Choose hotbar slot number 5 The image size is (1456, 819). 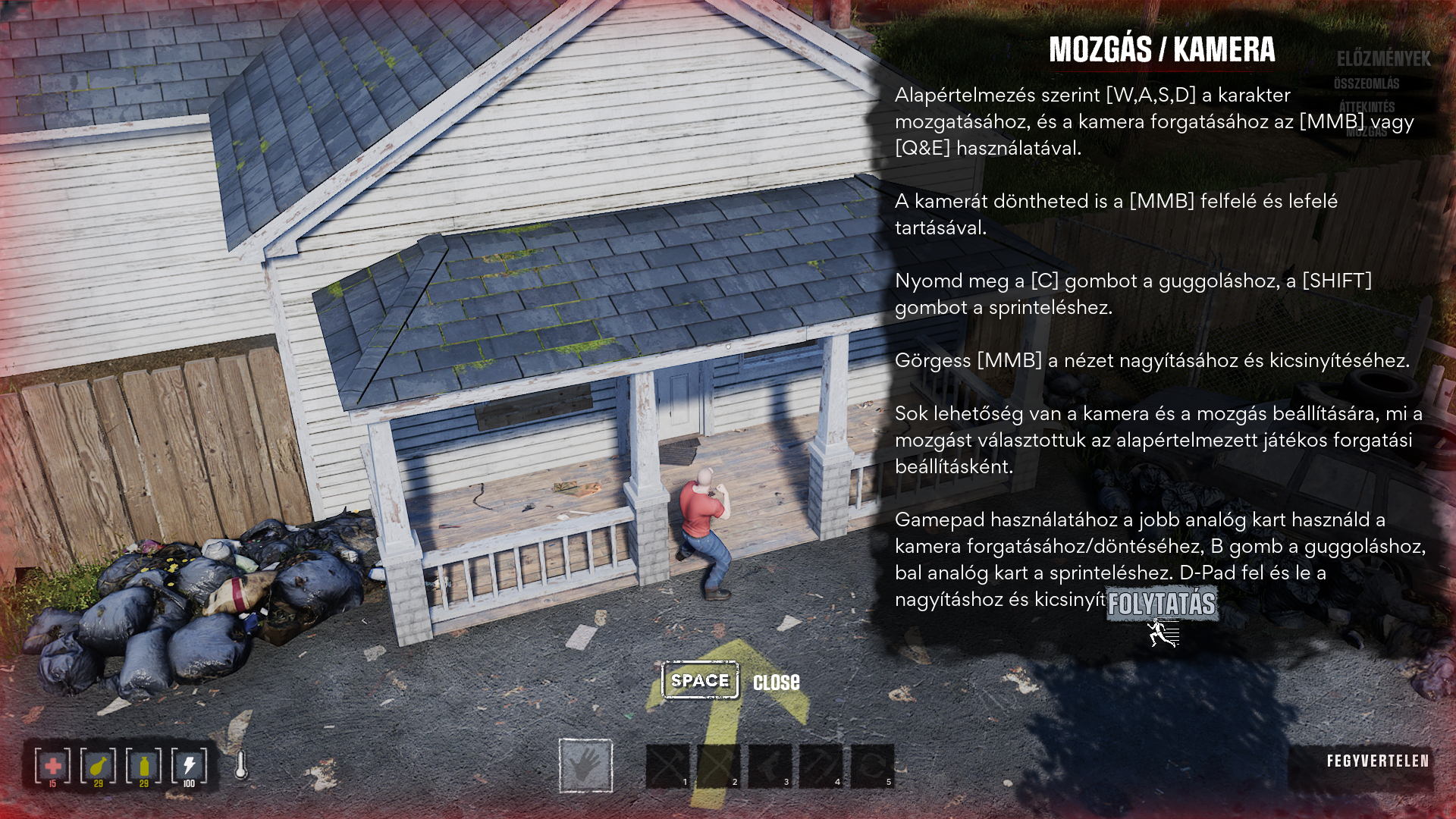coord(873,766)
